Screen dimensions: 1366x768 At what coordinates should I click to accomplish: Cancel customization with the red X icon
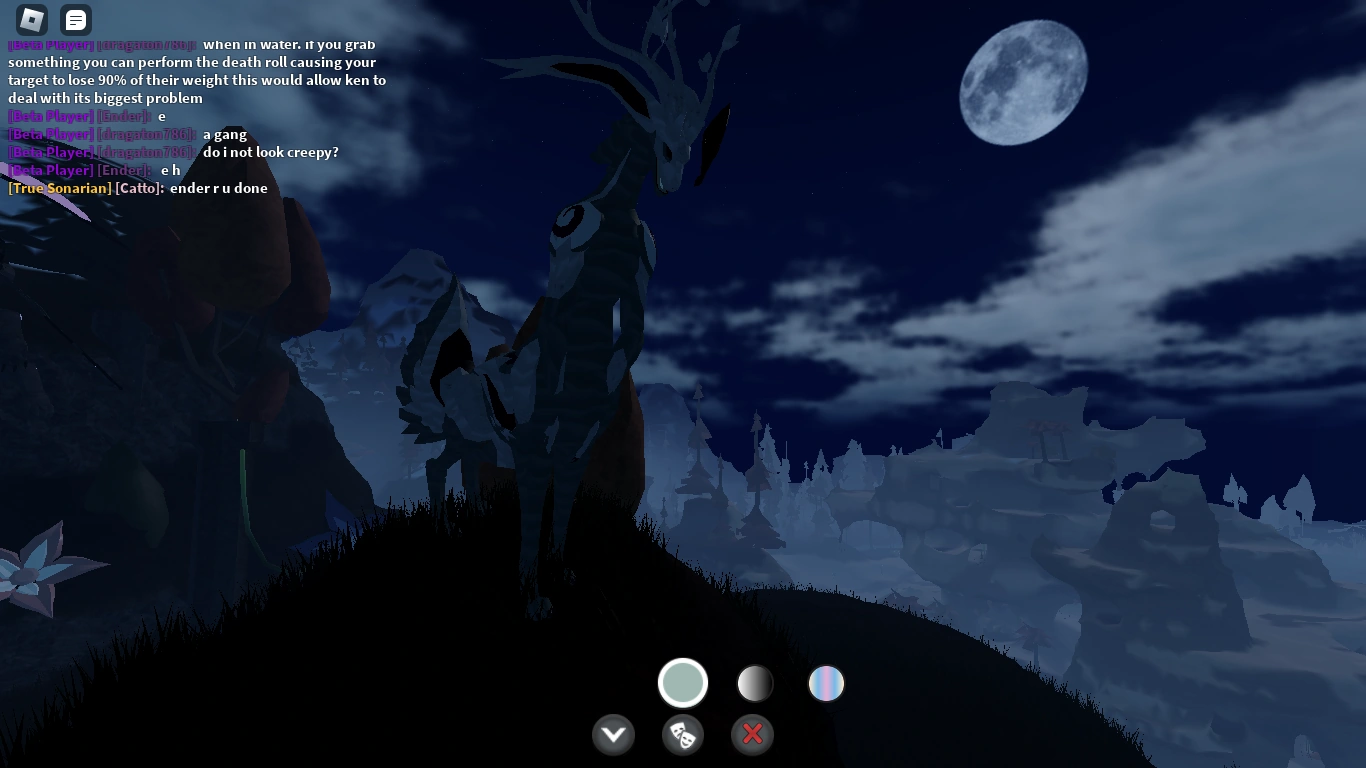pyautogui.click(x=752, y=734)
